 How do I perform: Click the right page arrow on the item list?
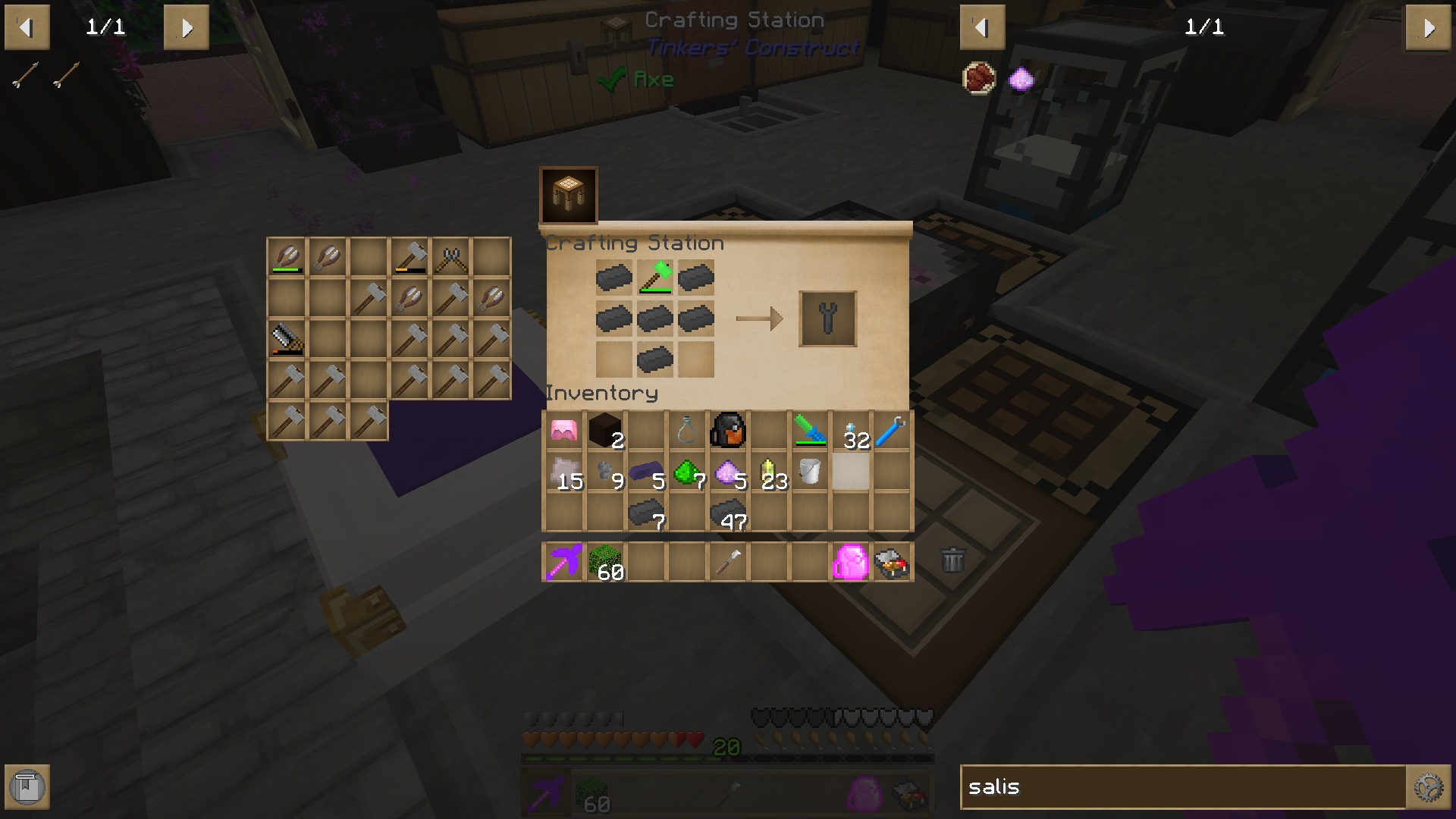click(x=1429, y=27)
